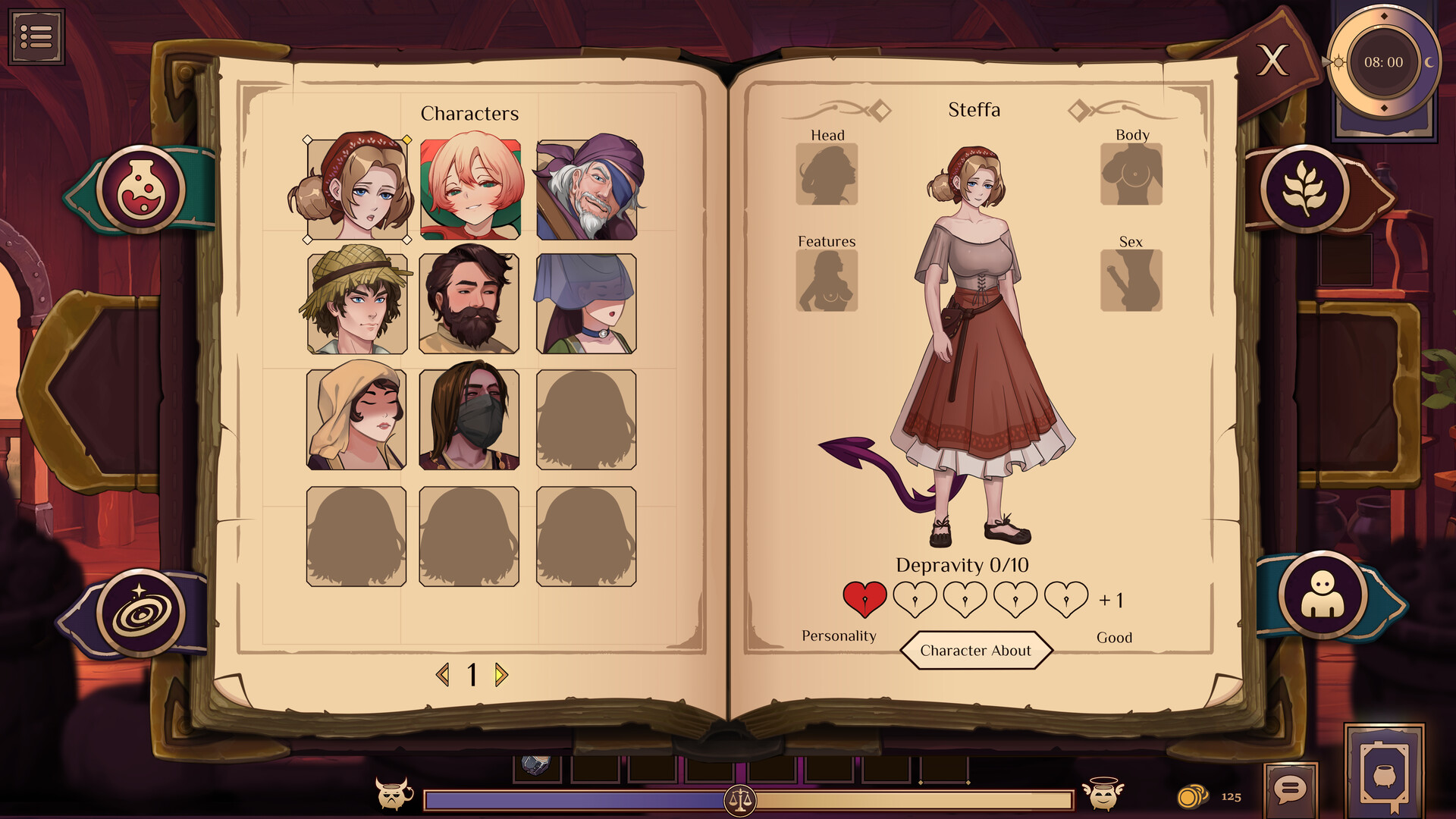Switch to the Personality view
1456x819 pixels.
[839, 635]
